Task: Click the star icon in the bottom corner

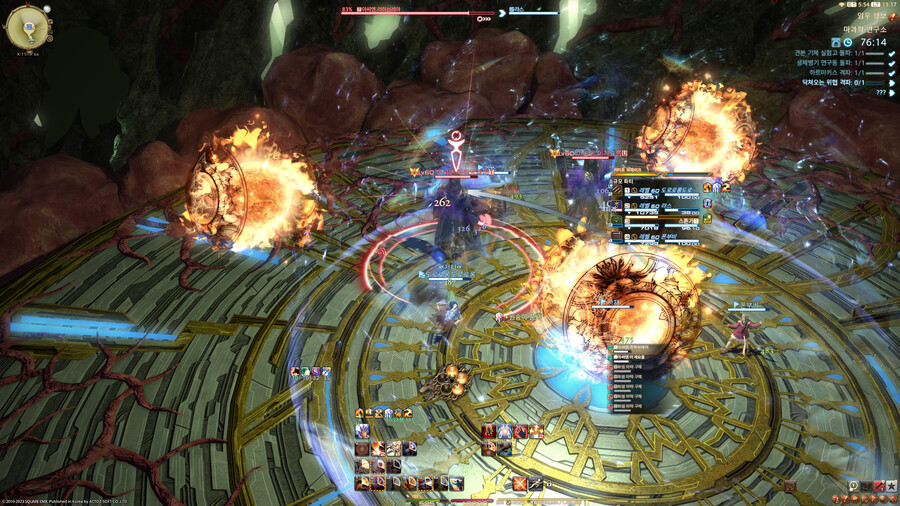Action: (x=892, y=486)
